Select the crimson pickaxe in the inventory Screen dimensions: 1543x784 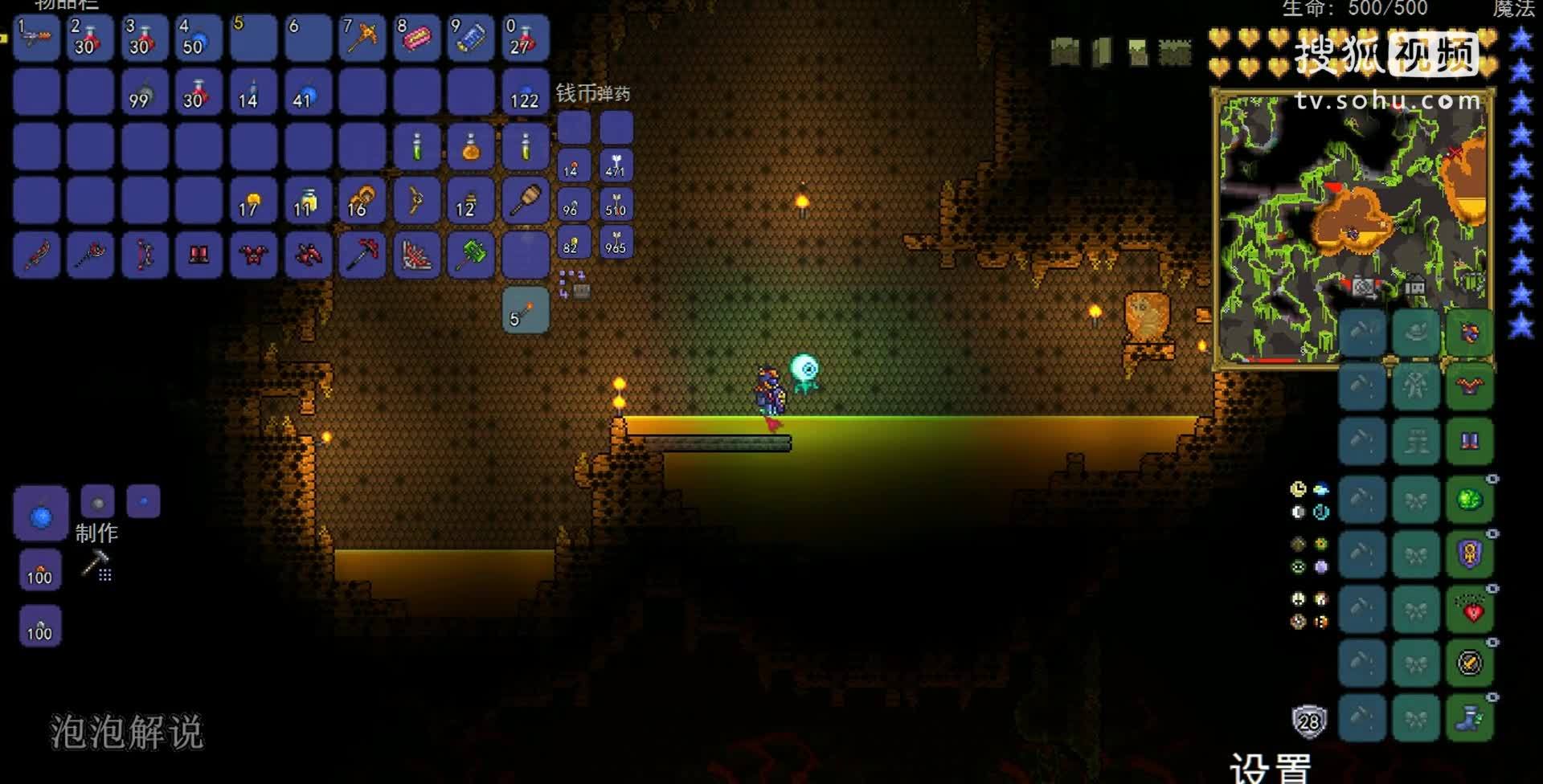(362, 255)
